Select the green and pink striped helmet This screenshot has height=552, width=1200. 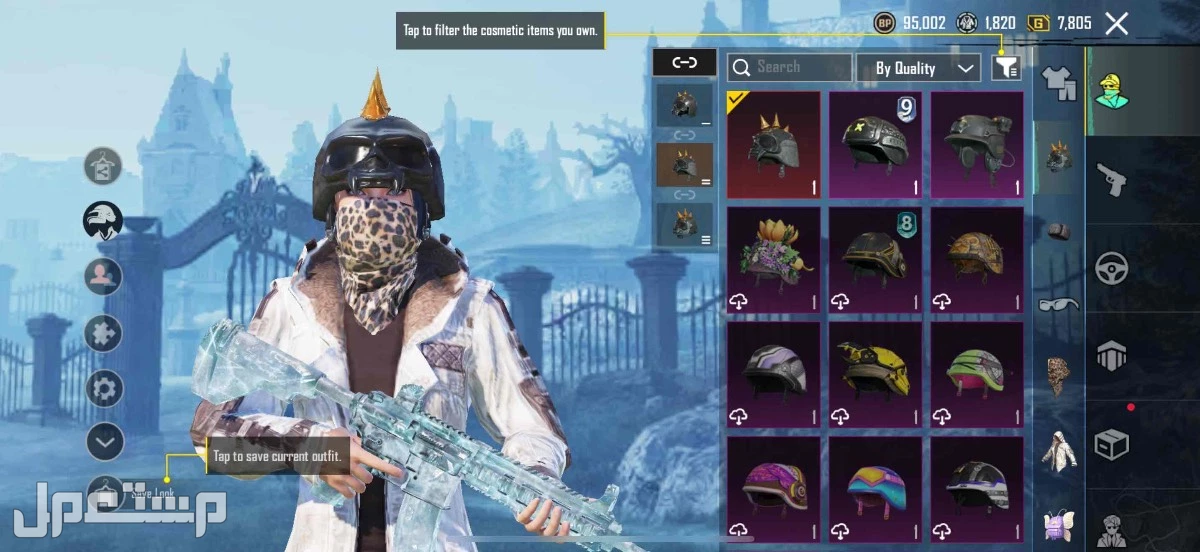click(977, 374)
